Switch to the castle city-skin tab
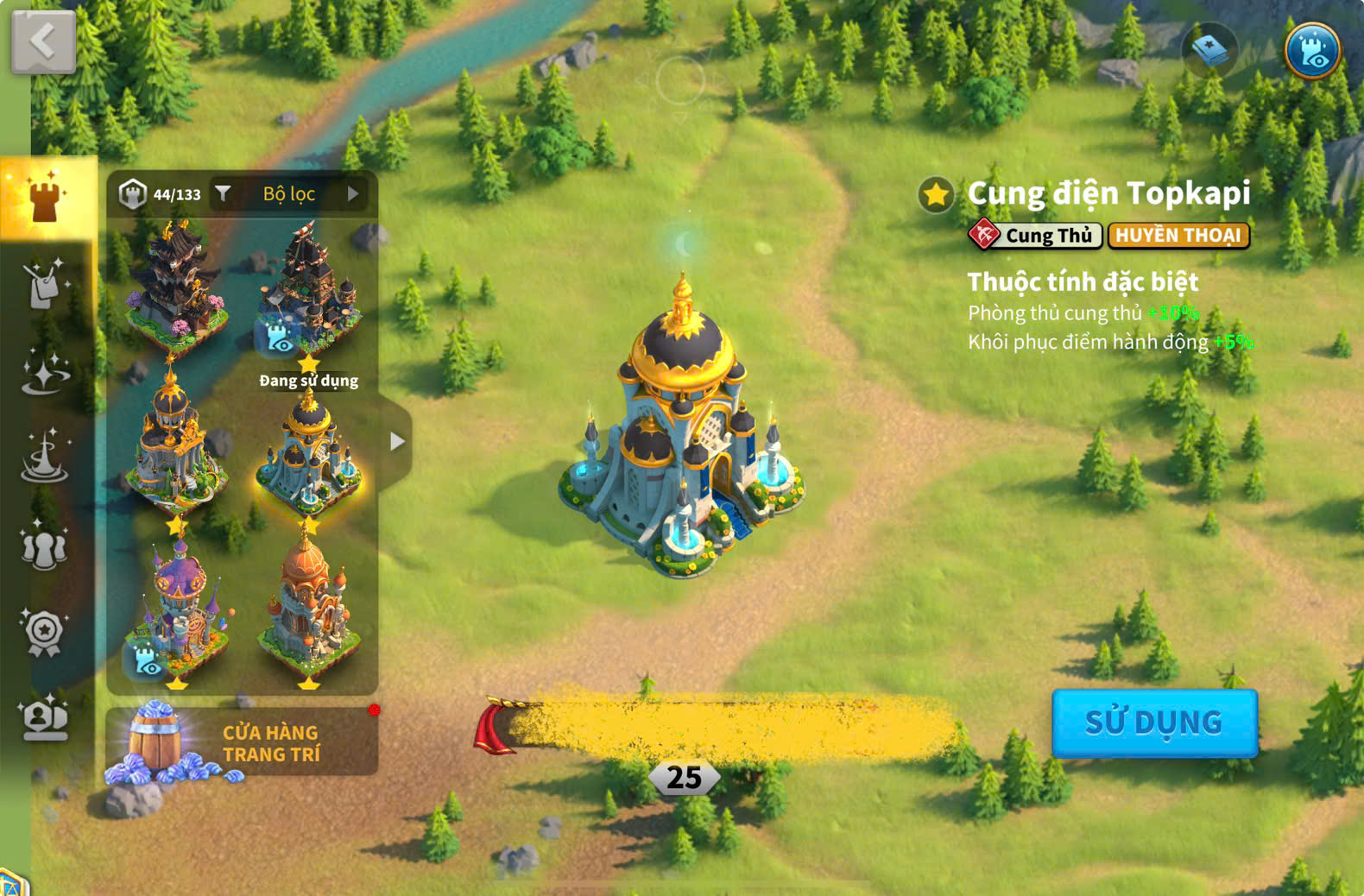Image resolution: width=1364 pixels, height=896 pixels. [x=46, y=198]
